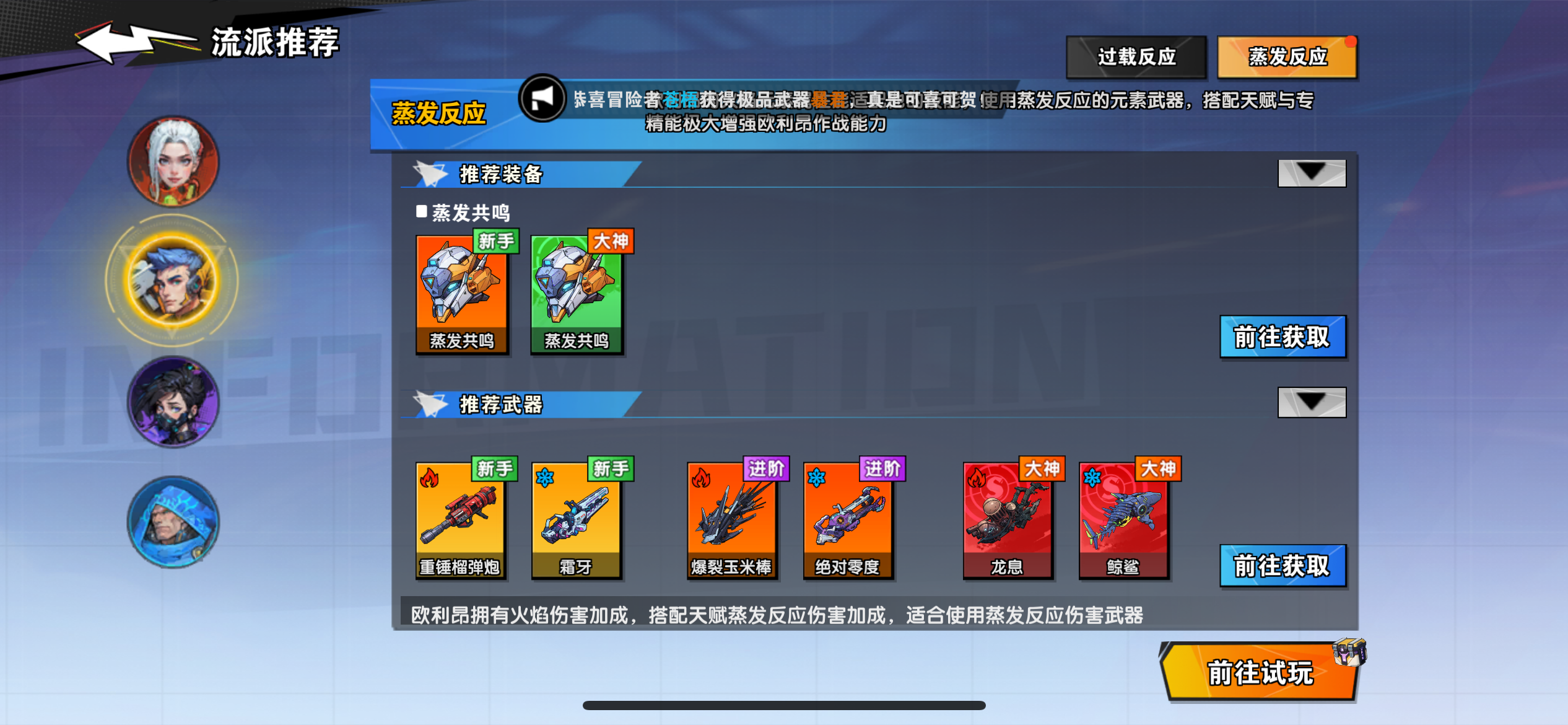Screen dimensions: 1568x725
Task: Select the blue-haired character portrait
Action: click(173, 281)
